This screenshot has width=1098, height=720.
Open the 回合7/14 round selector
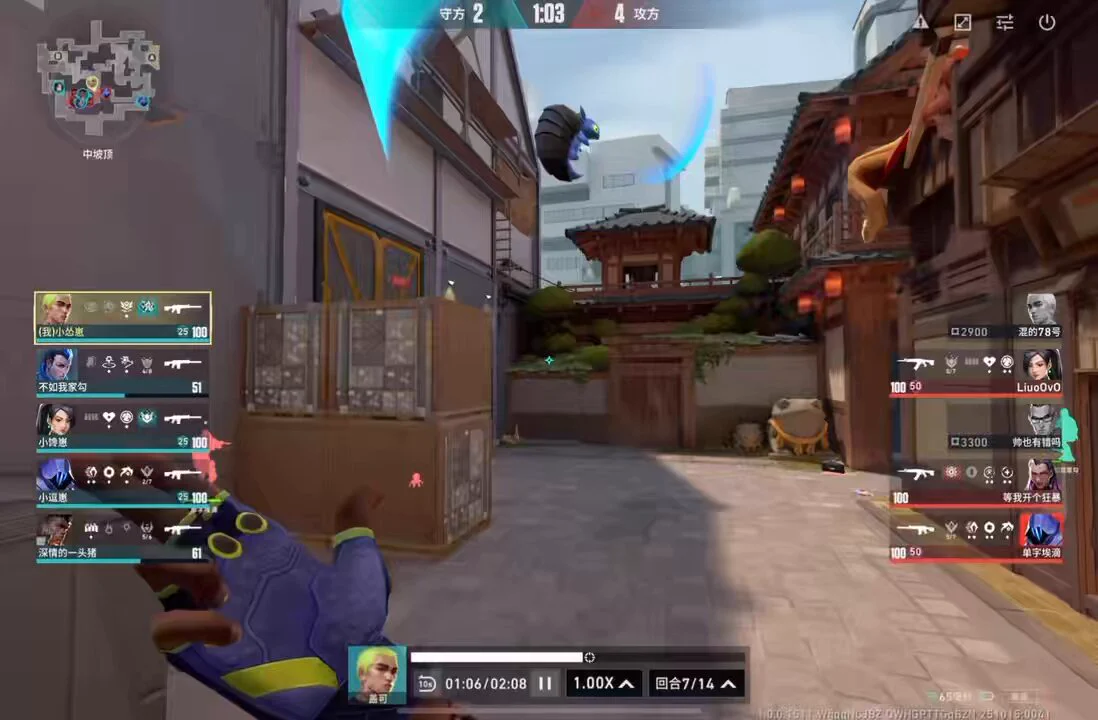pyautogui.click(x=696, y=684)
